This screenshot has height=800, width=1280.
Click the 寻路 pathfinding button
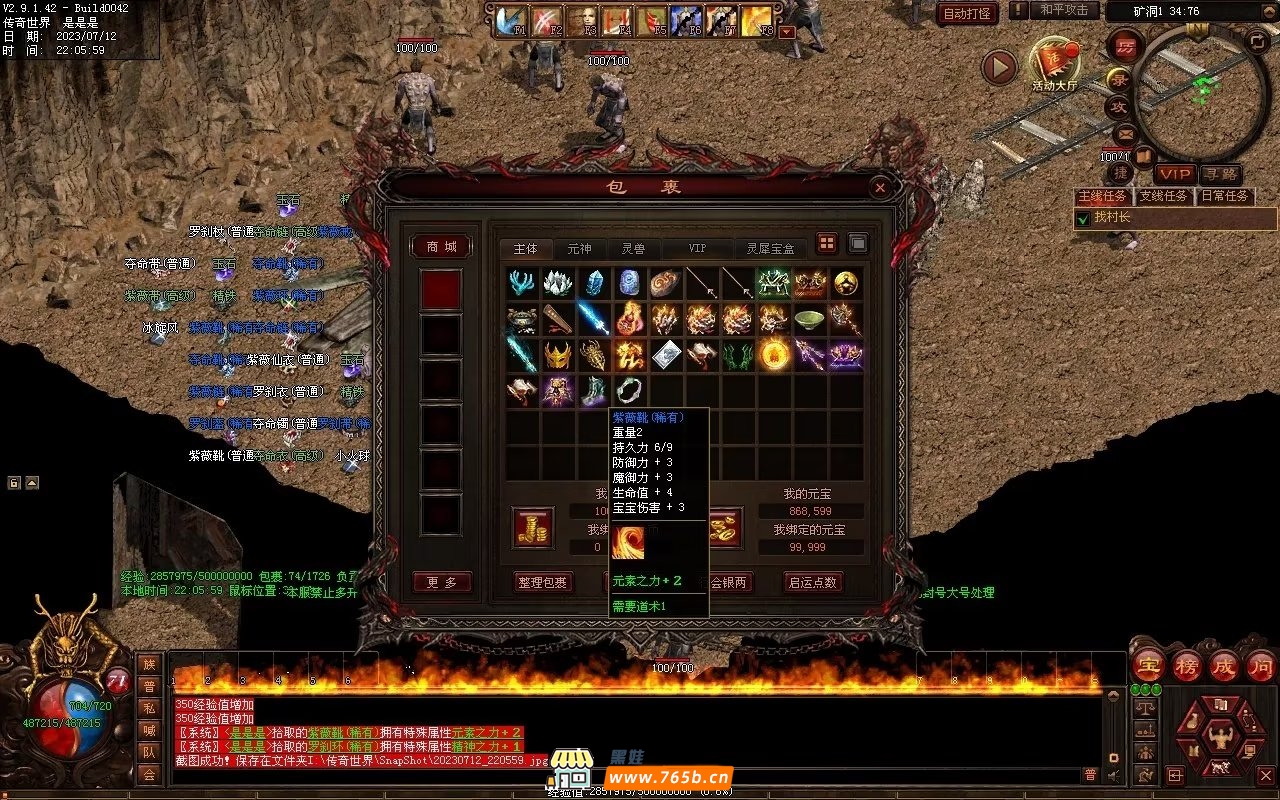[1219, 174]
